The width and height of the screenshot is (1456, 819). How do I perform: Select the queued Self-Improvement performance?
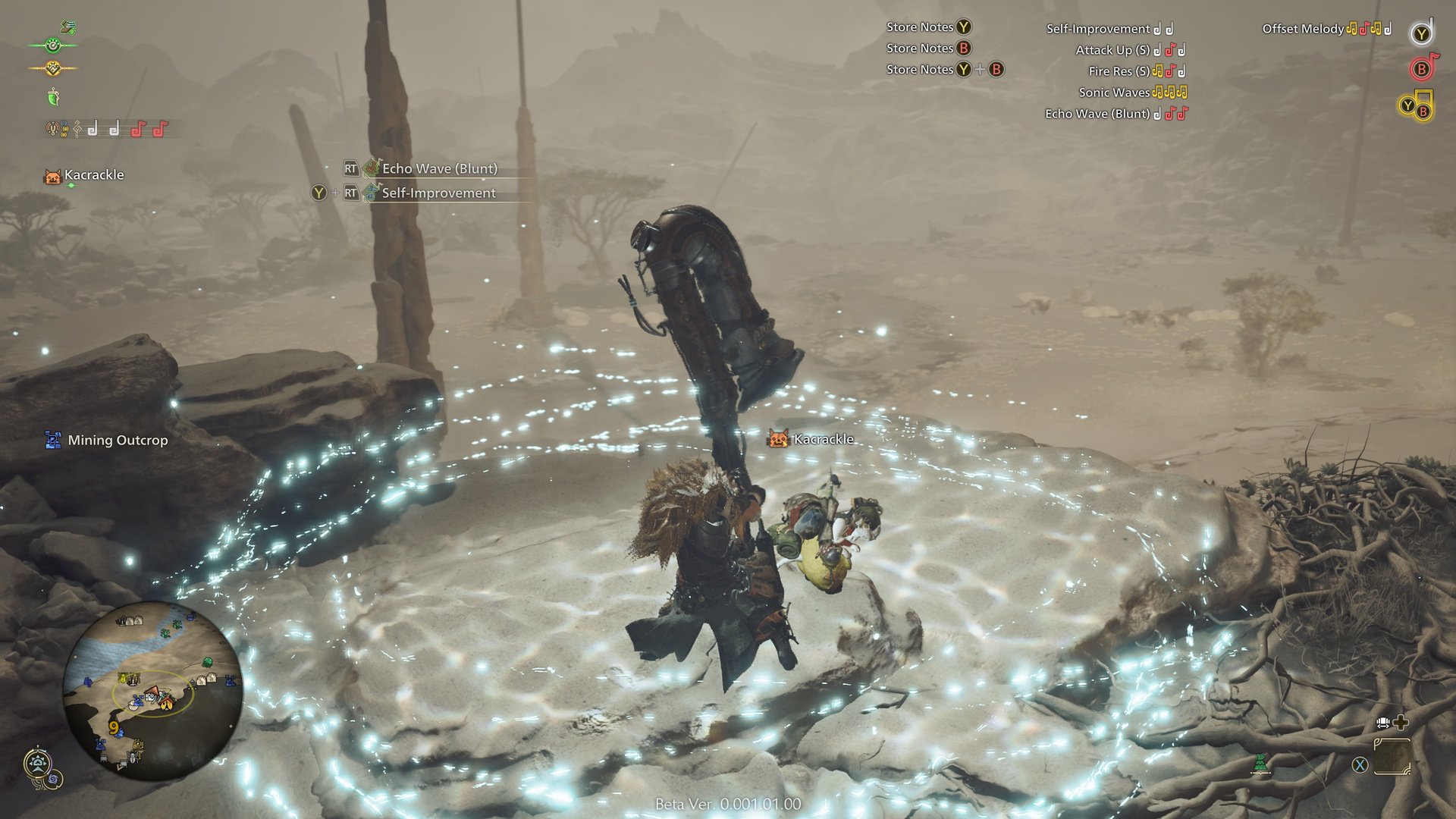[x=438, y=193]
